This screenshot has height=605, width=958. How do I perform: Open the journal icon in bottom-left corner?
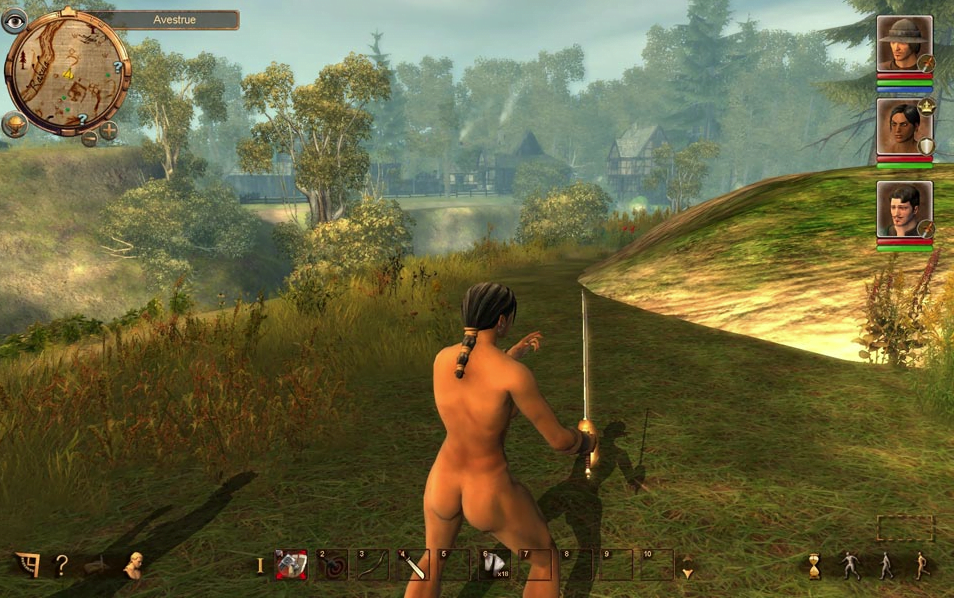[x=27, y=565]
